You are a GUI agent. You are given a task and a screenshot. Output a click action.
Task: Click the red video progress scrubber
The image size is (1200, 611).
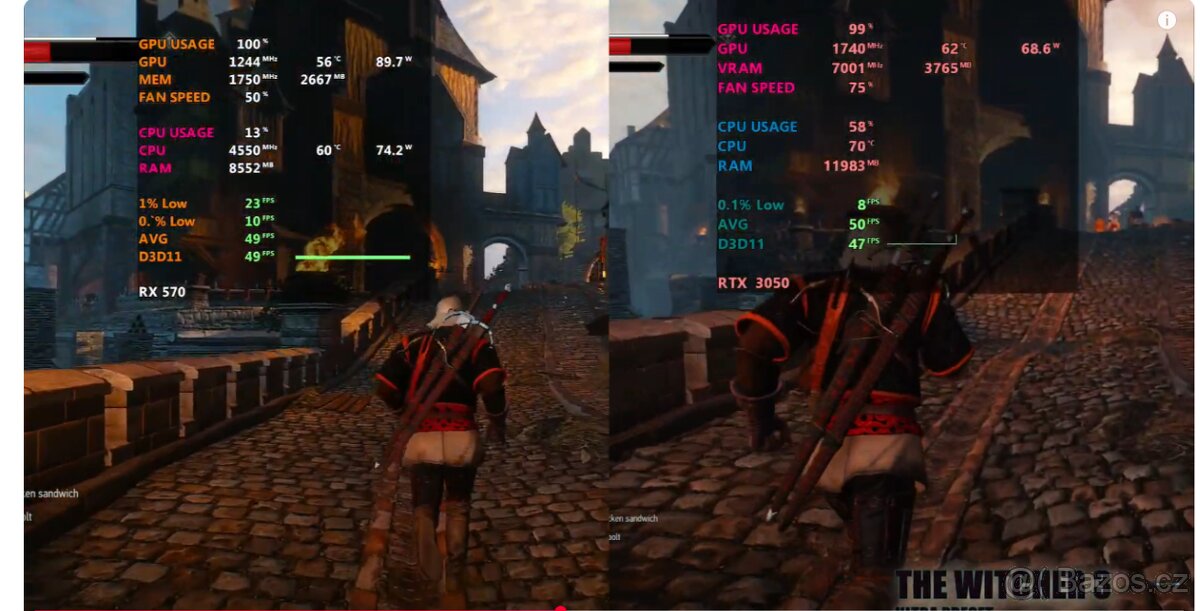coord(560,607)
